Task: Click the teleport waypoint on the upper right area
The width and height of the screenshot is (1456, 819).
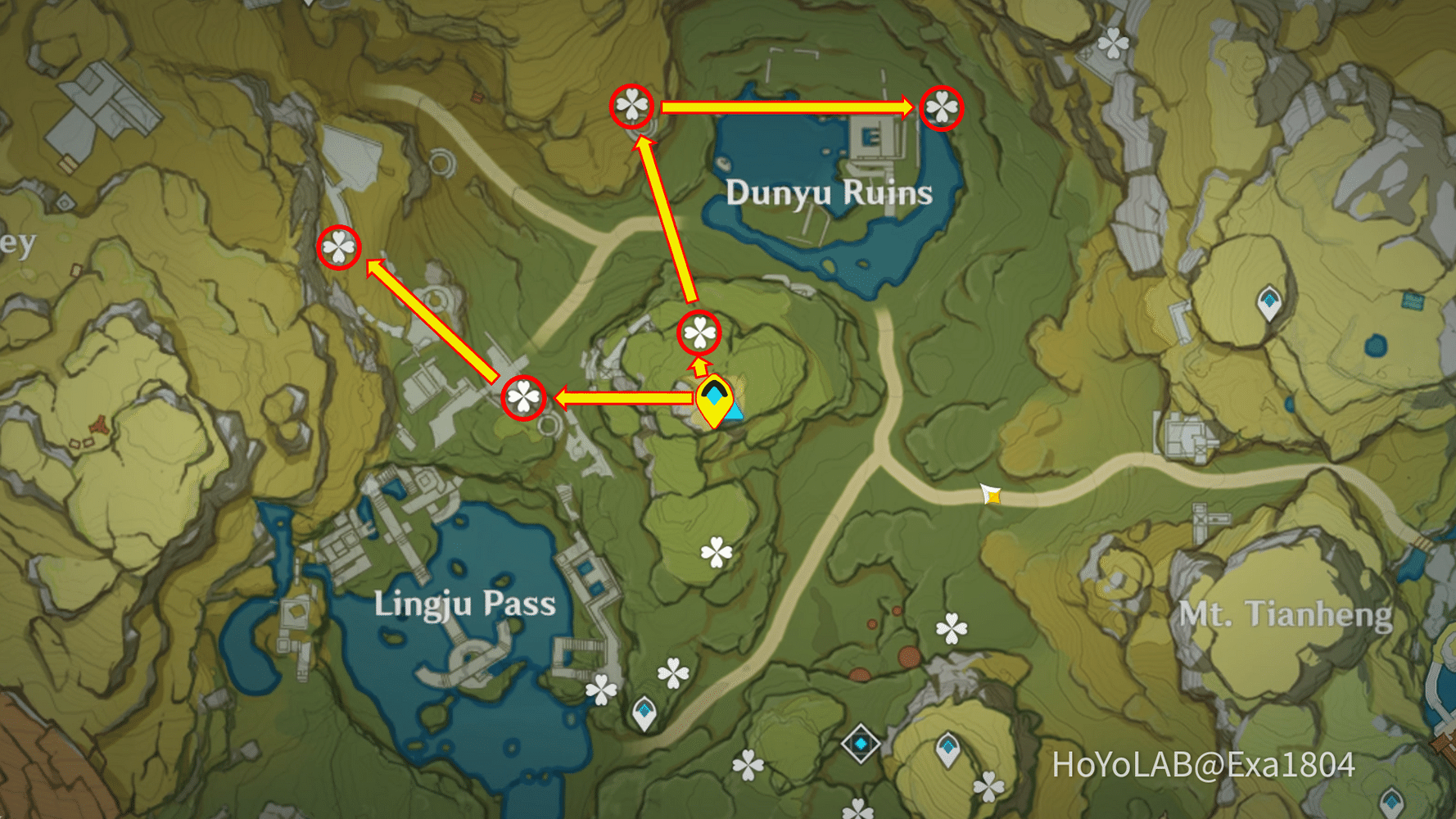Action: [1269, 301]
